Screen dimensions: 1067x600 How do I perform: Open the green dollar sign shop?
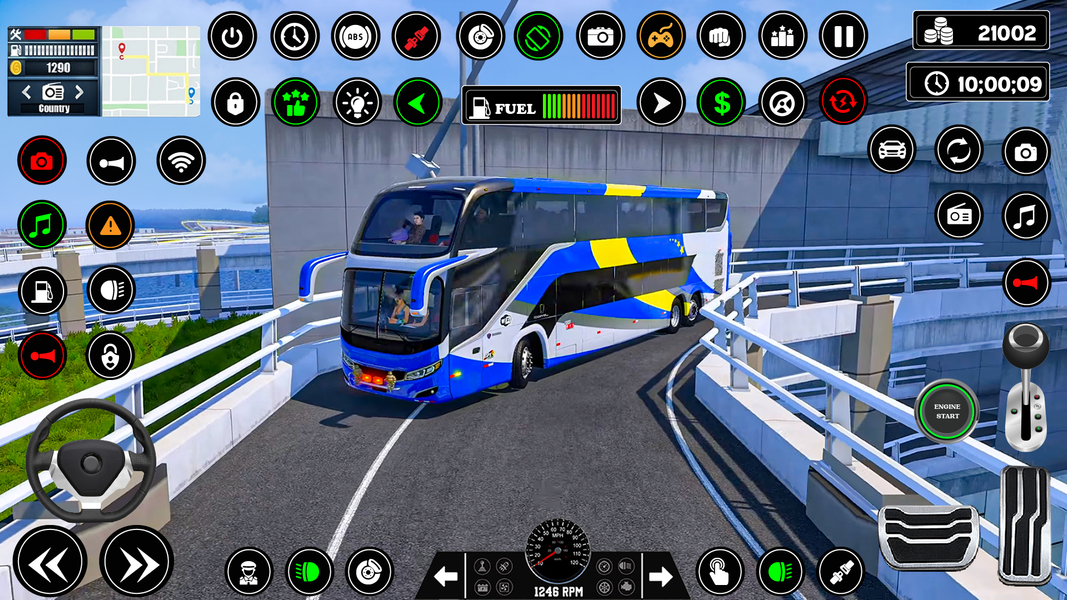[x=721, y=102]
